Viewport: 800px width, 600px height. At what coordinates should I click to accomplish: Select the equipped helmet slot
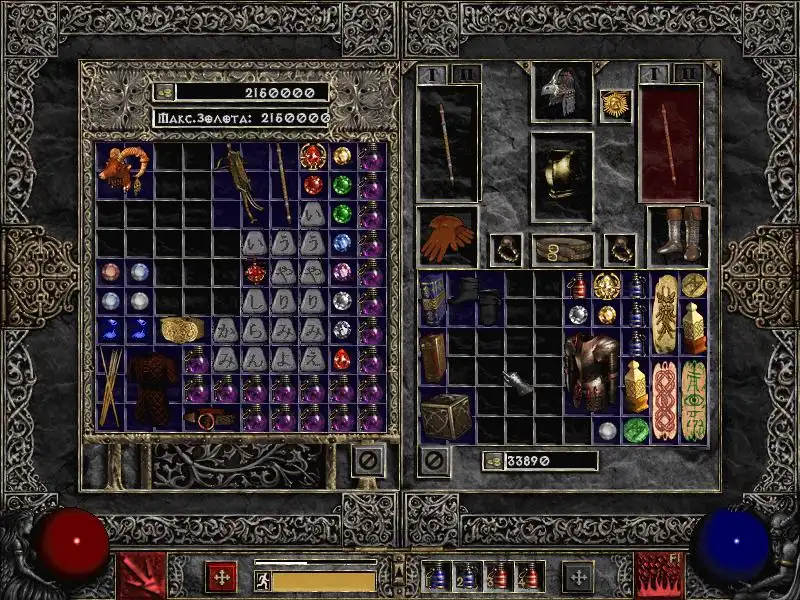click(561, 92)
